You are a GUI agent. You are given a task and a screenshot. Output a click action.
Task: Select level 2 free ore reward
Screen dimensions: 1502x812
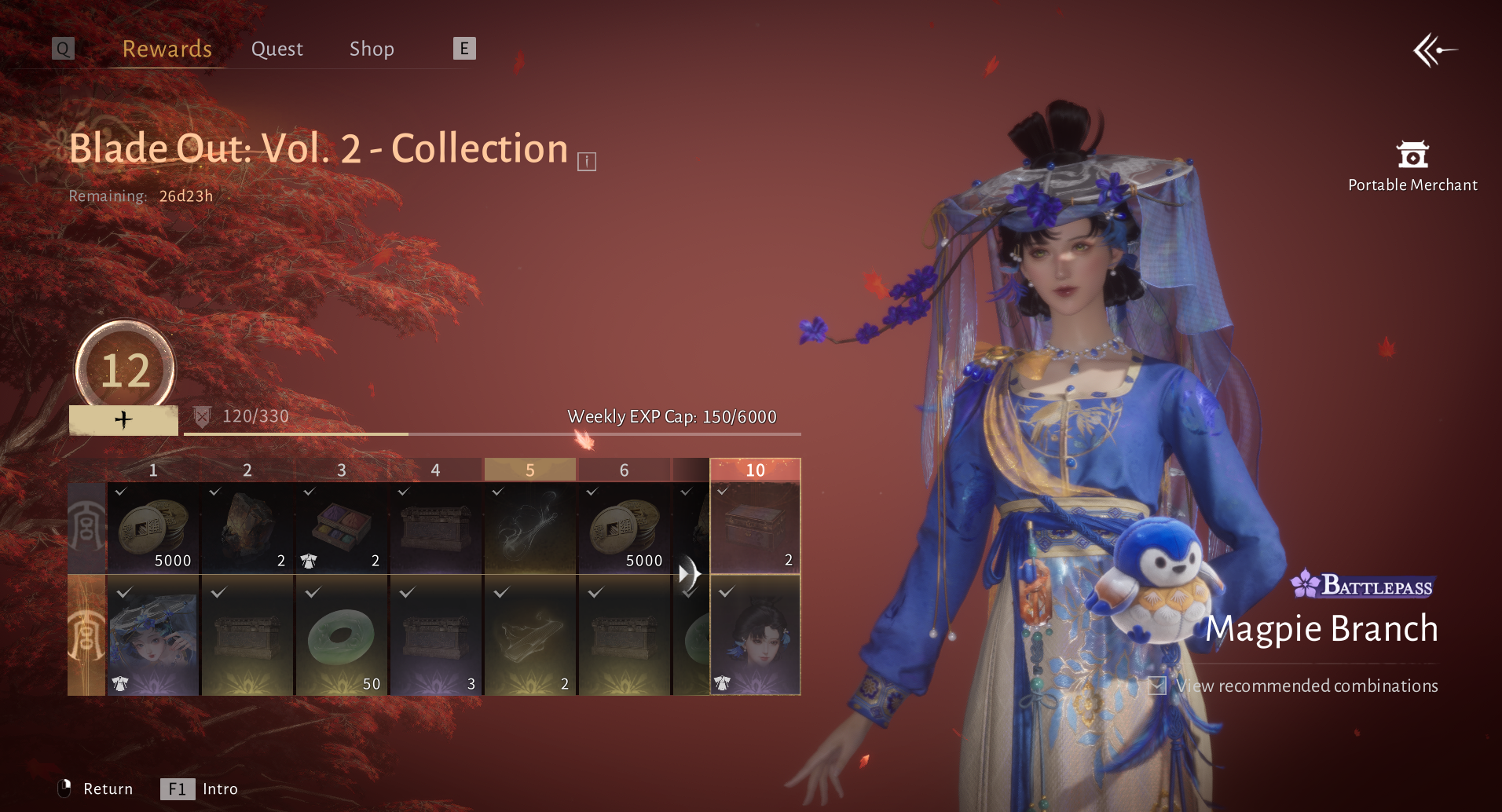click(x=247, y=528)
